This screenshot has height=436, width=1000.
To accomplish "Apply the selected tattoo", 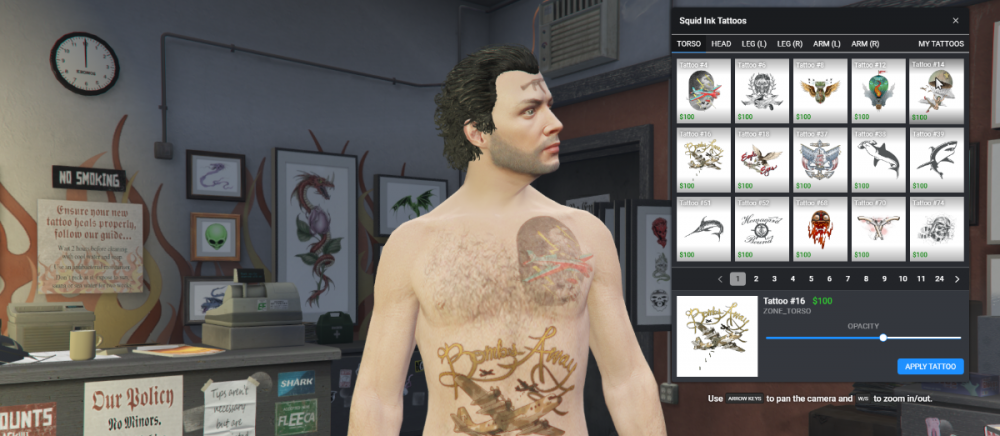I will pos(930,367).
